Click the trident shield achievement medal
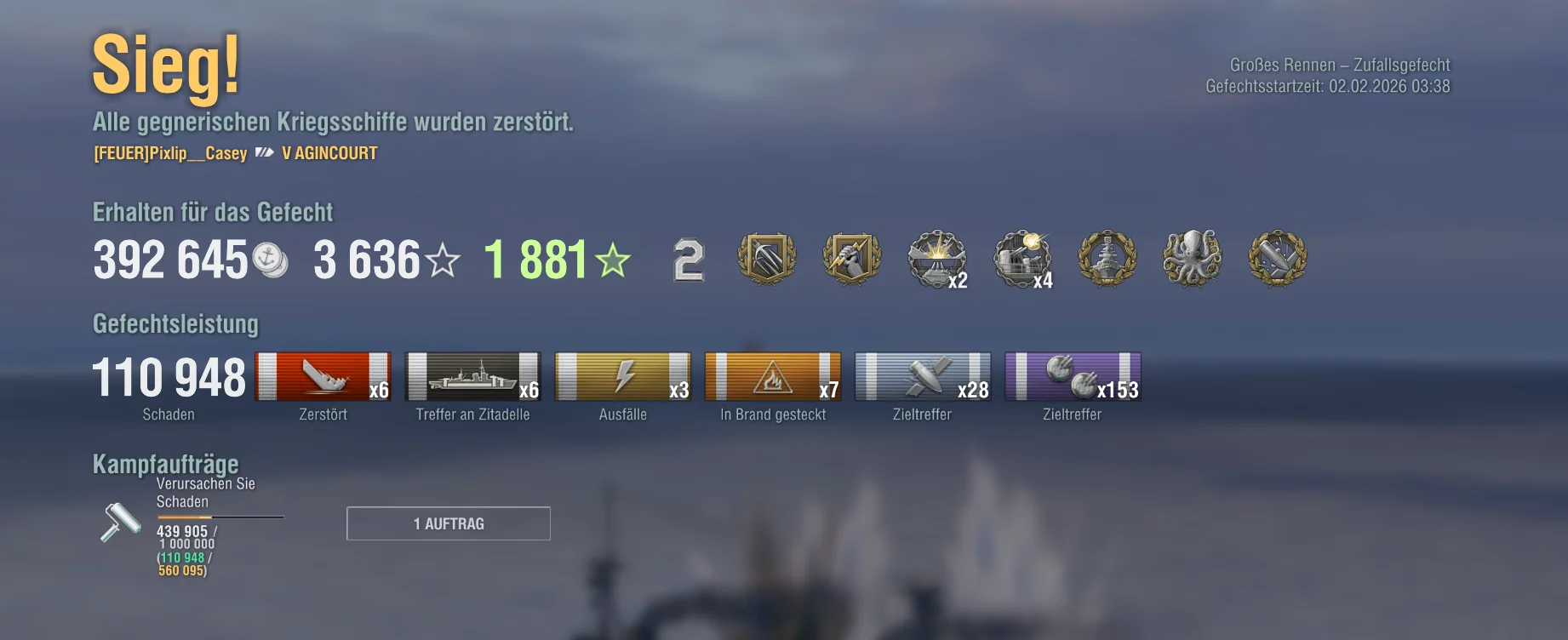 (x=766, y=258)
